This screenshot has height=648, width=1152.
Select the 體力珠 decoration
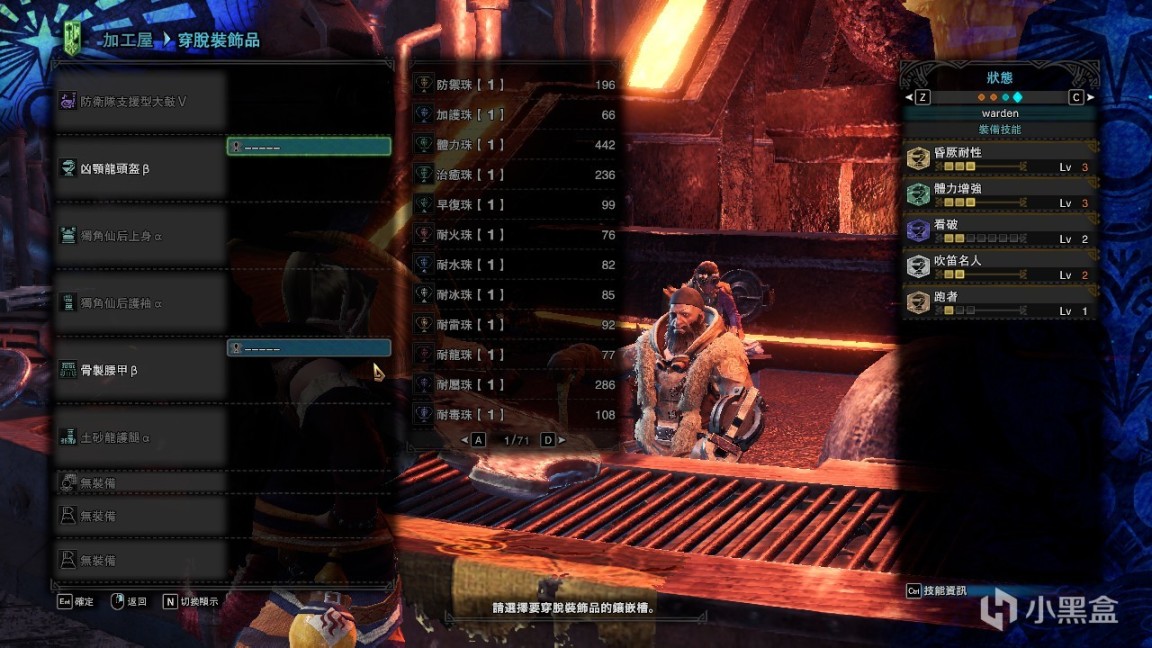click(516, 145)
